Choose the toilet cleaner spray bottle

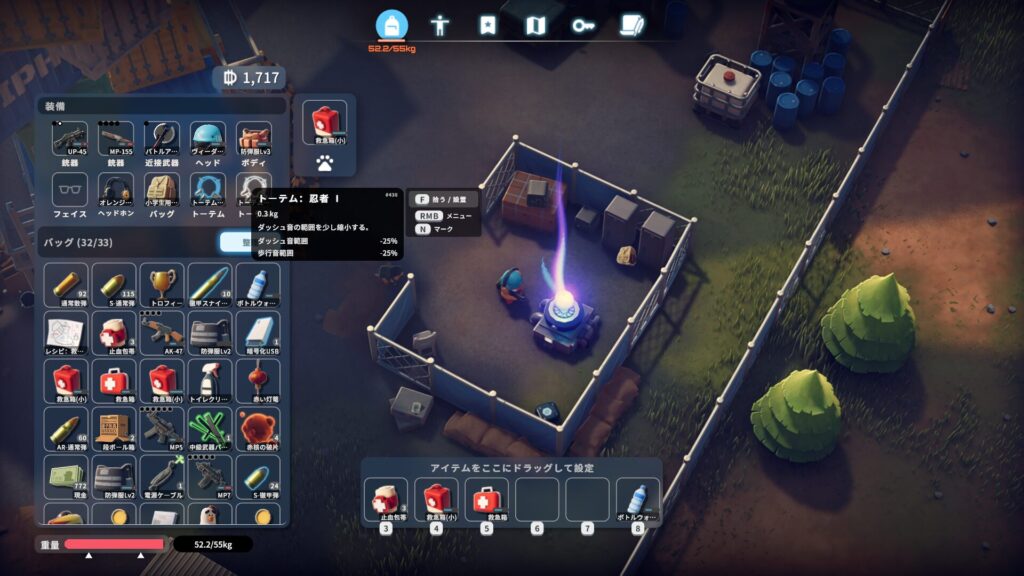(x=209, y=380)
